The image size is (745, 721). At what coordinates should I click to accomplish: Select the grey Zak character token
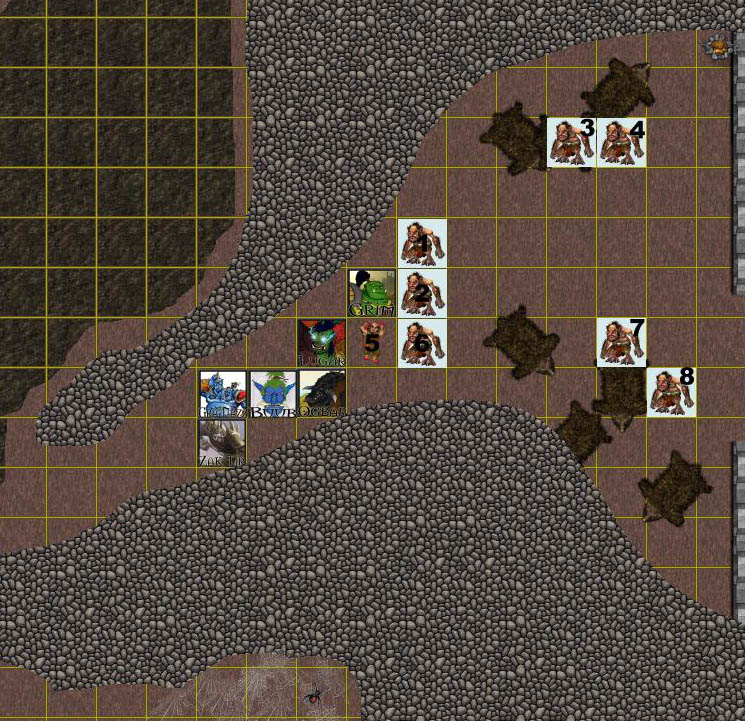pos(222,442)
